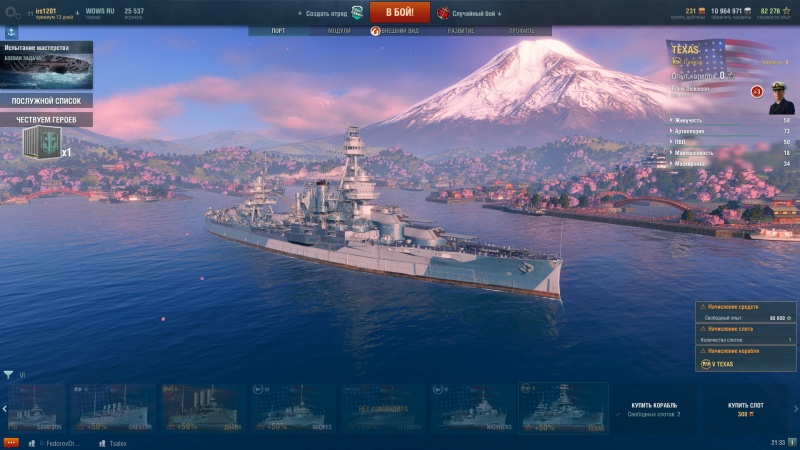The image size is (800, 450).
Task: View the Испытание мастерства combat mission
Action: pyautogui.click(x=46, y=65)
